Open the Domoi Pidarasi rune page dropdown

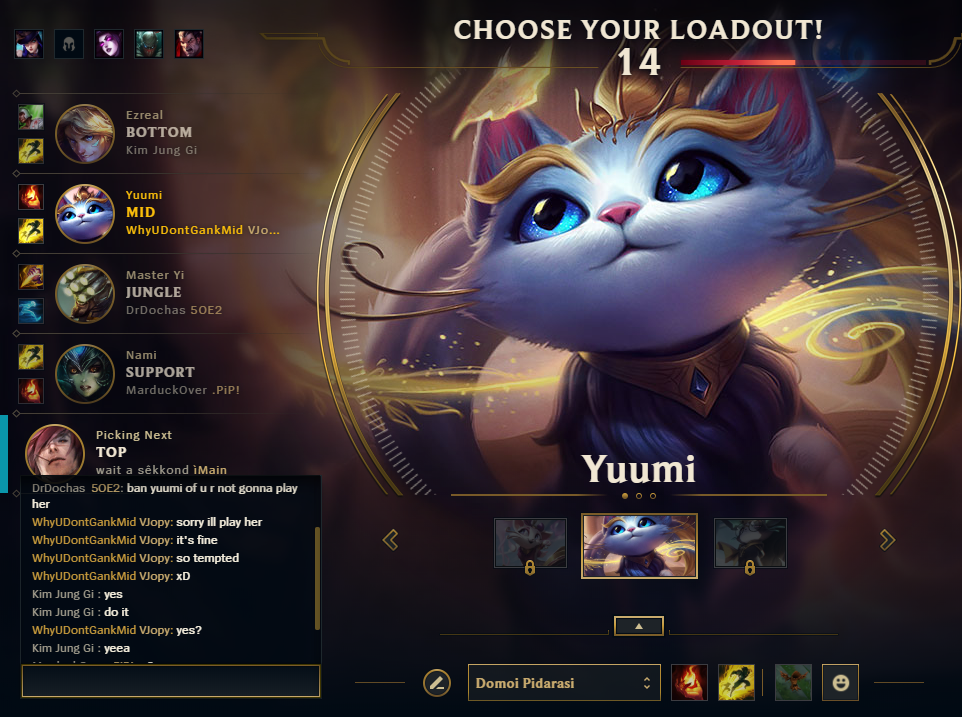pyautogui.click(x=564, y=683)
